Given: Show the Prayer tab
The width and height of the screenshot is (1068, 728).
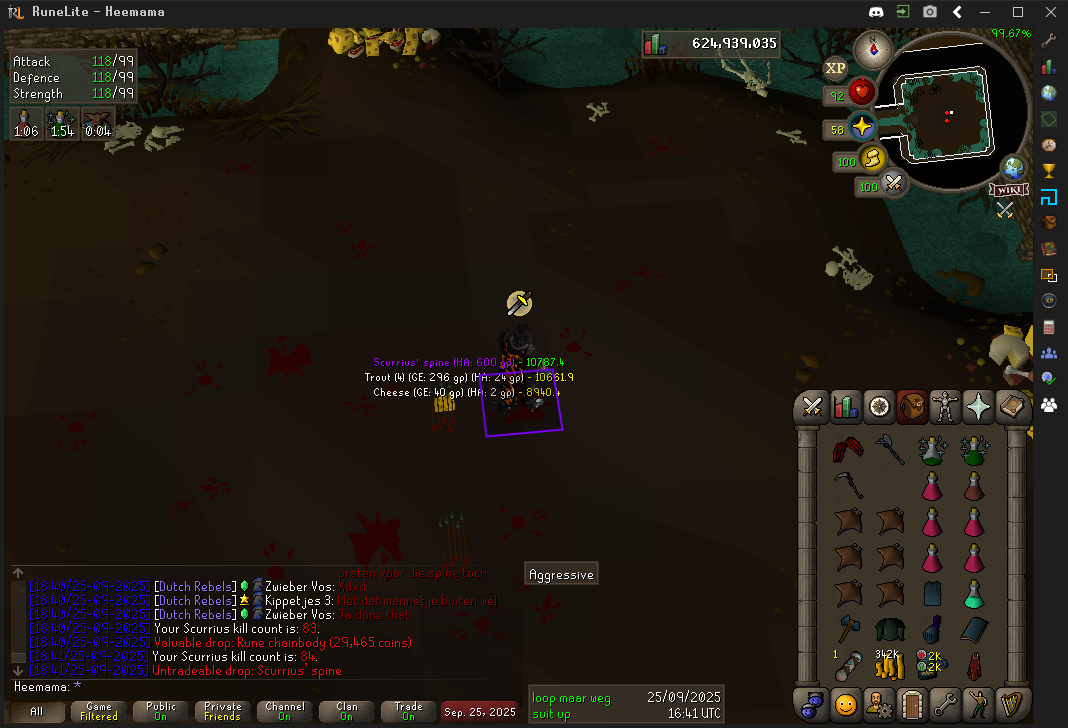Looking at the screenshot, I should point(977,407).
